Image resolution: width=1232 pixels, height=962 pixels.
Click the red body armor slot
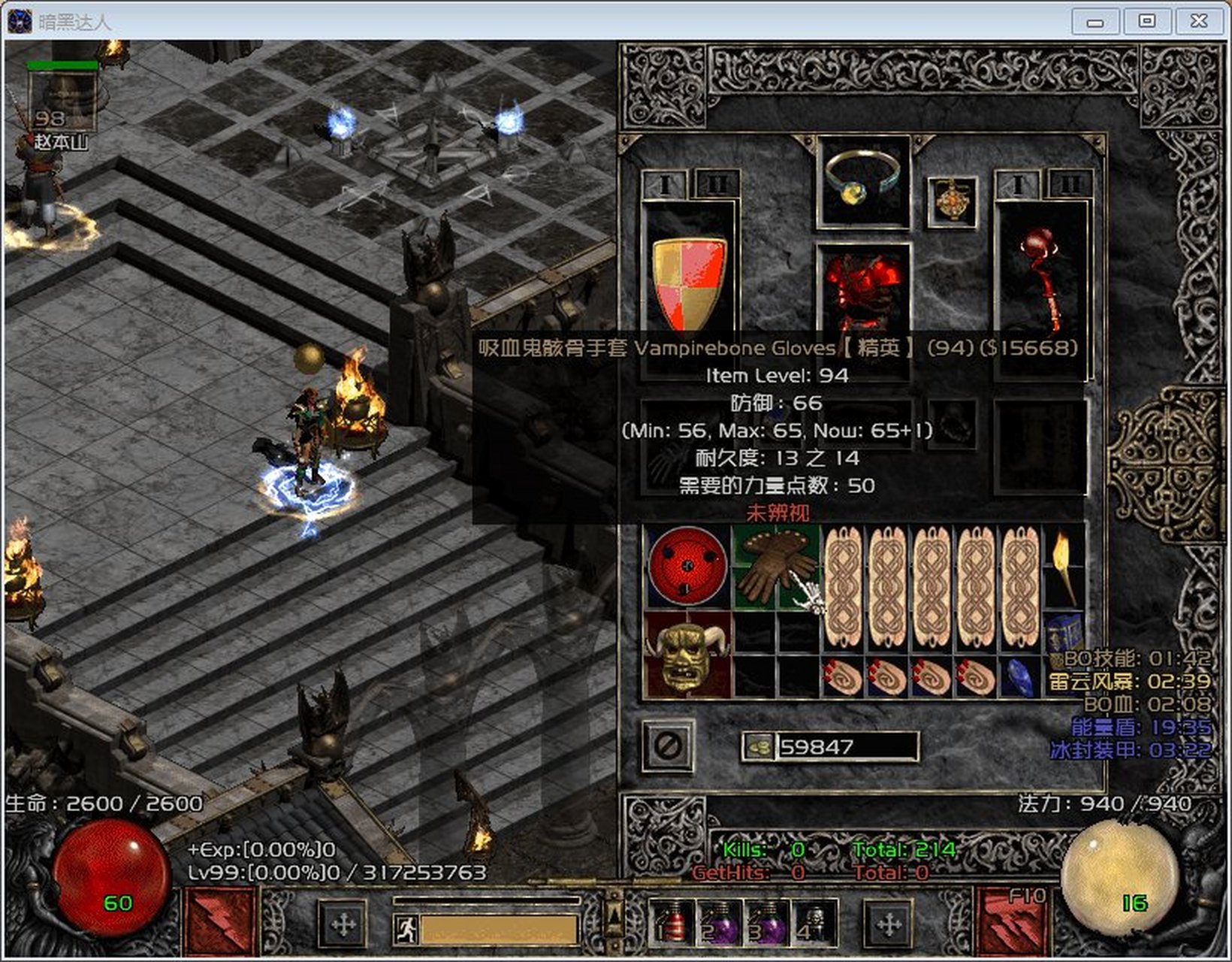[x=862, y=288]
